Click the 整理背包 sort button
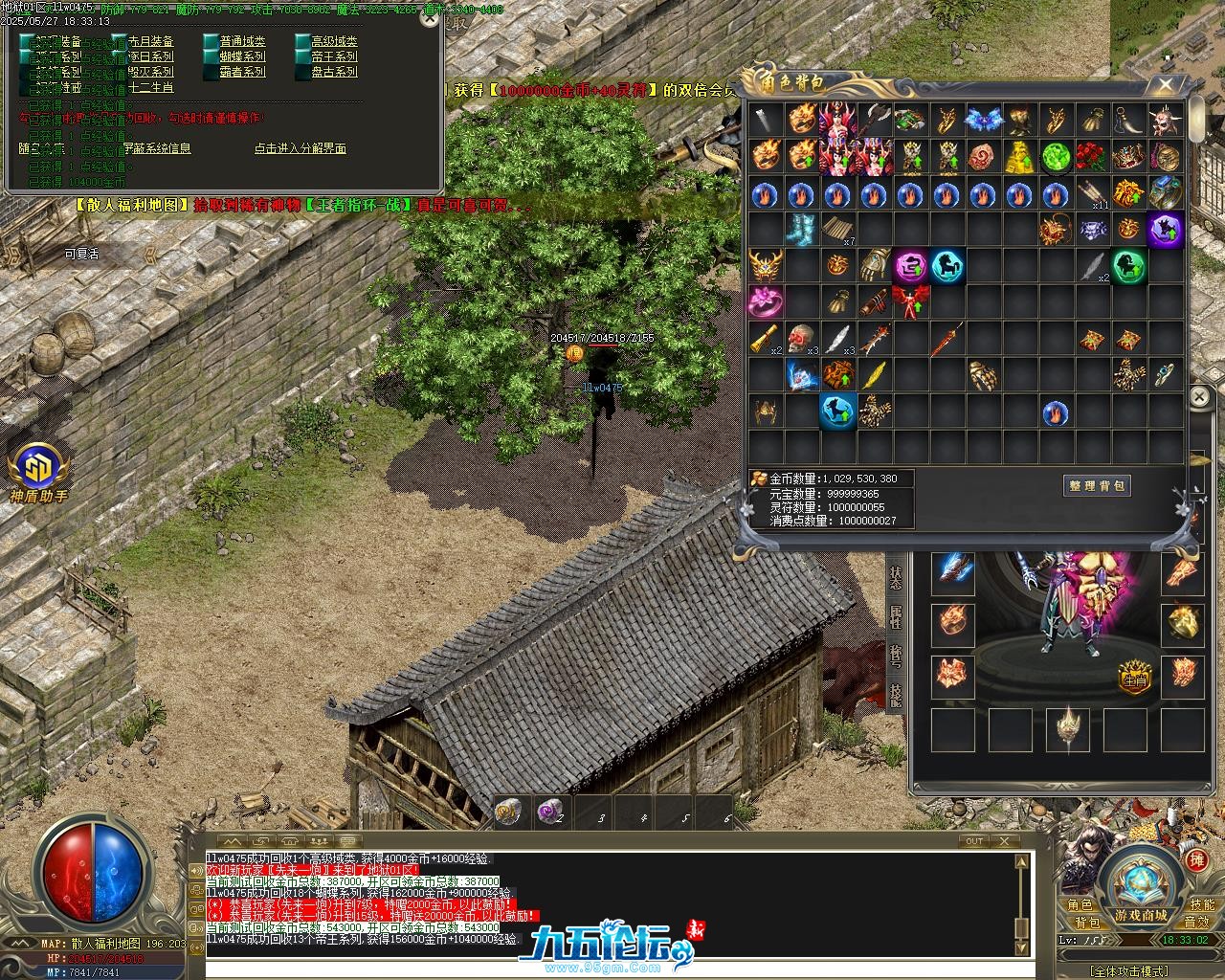 1097,486
